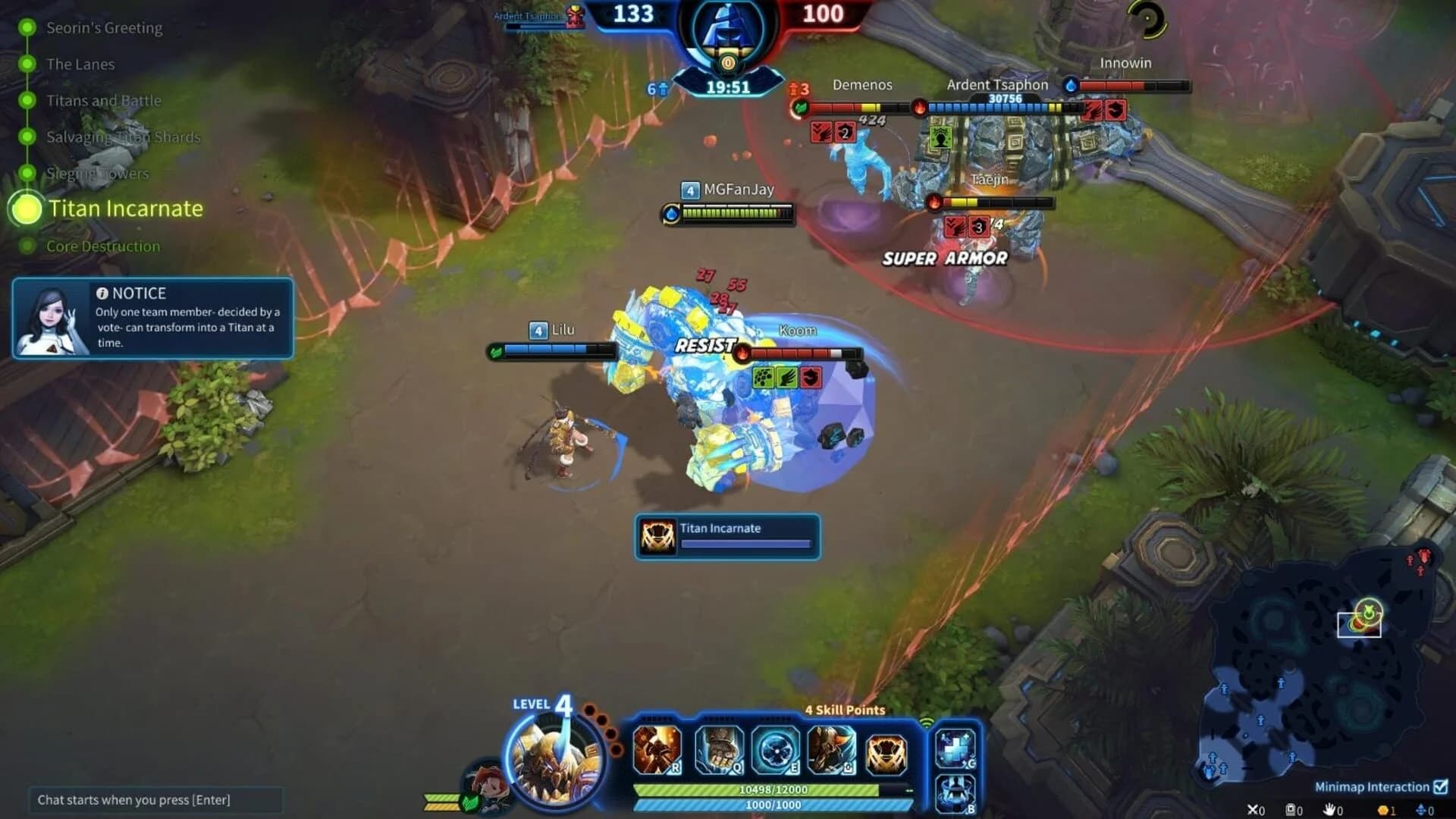Click Core Destruction in the objective list

(103, 246)
